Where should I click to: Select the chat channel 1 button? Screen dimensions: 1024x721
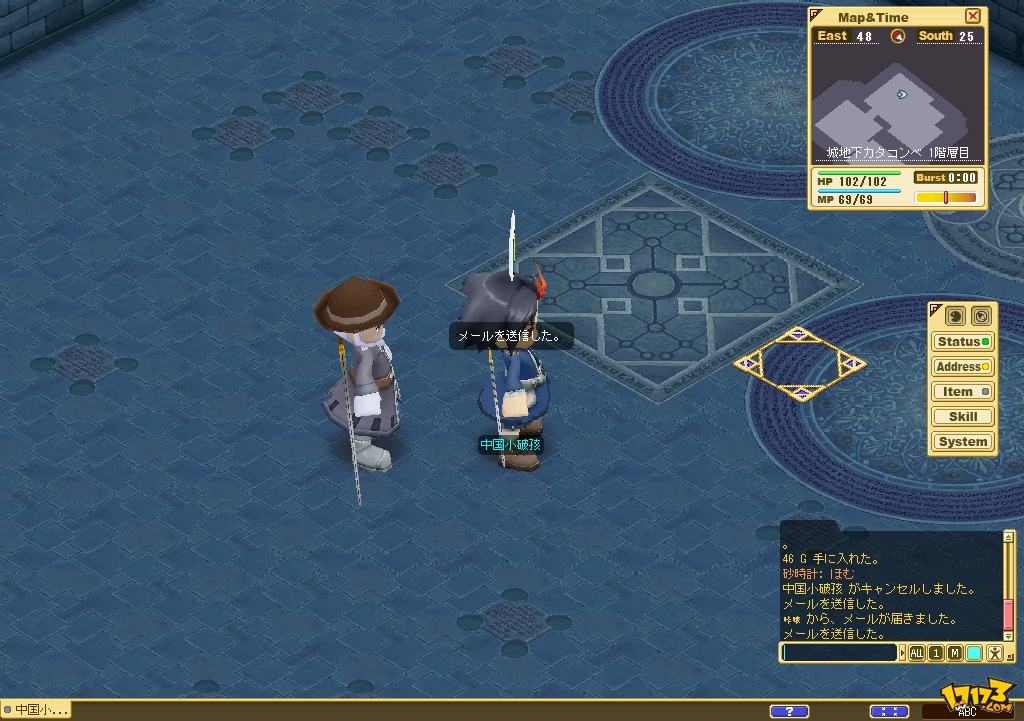click(936, 653)
